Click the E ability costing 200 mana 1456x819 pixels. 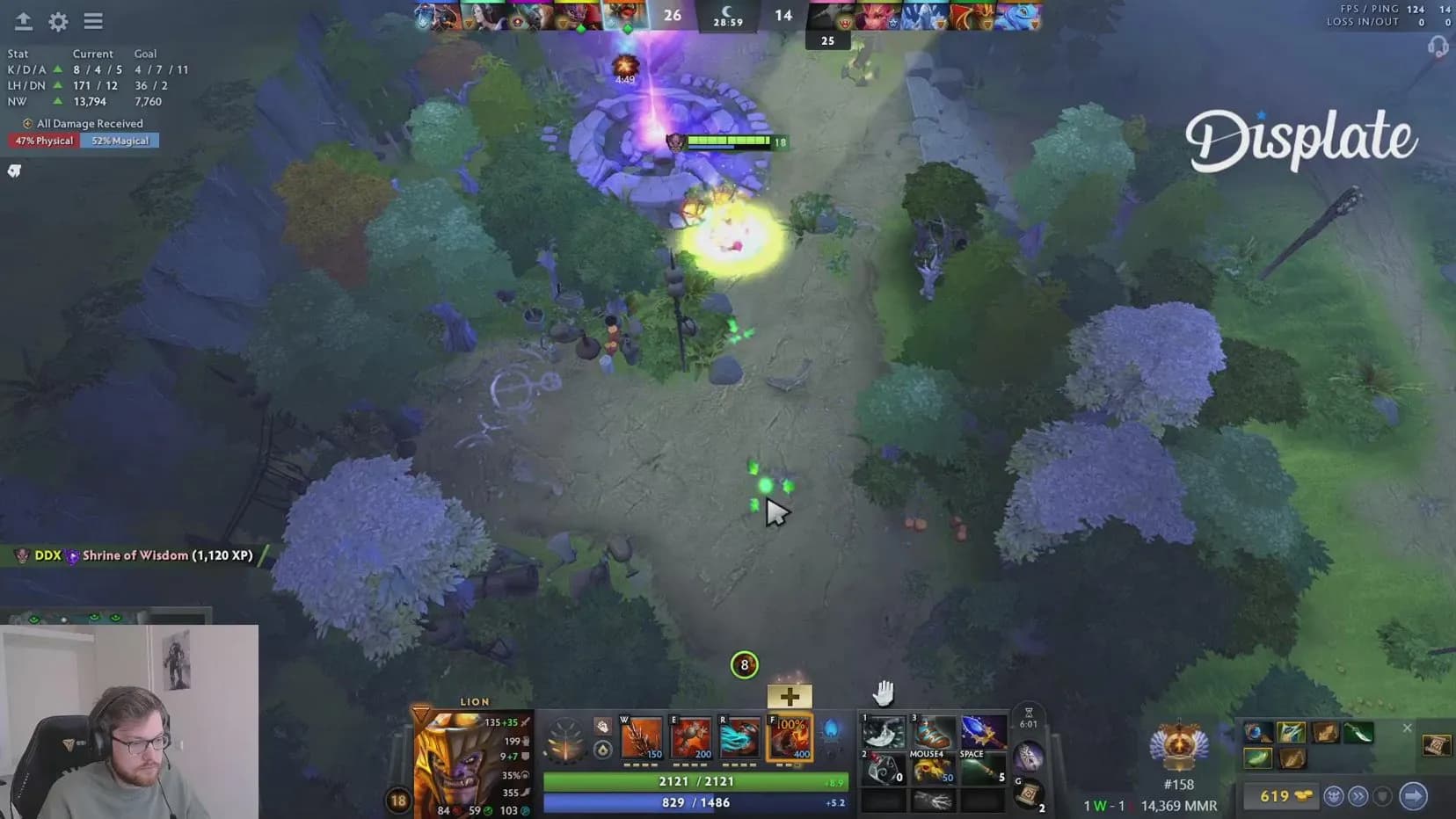click(691, 738)
